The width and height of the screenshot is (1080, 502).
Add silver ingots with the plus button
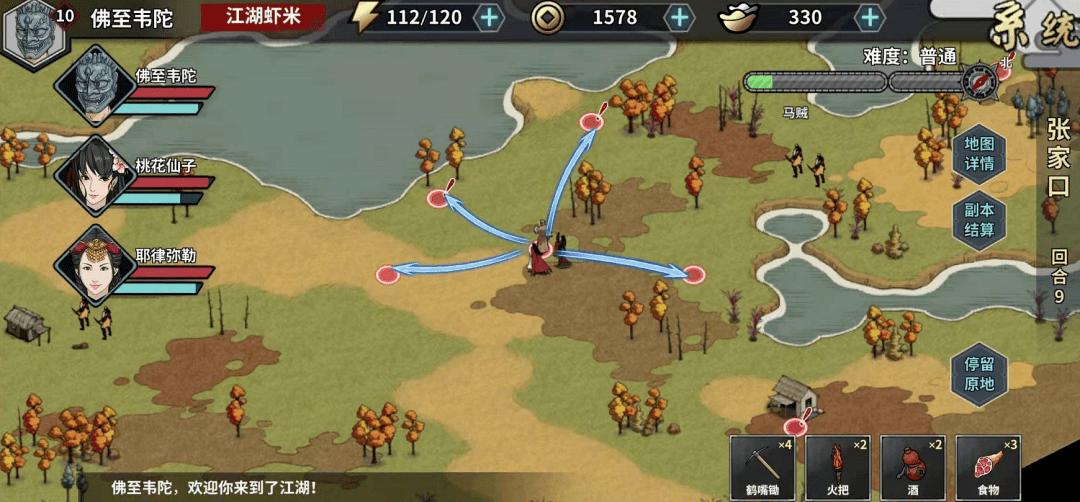tap(871, 17)
